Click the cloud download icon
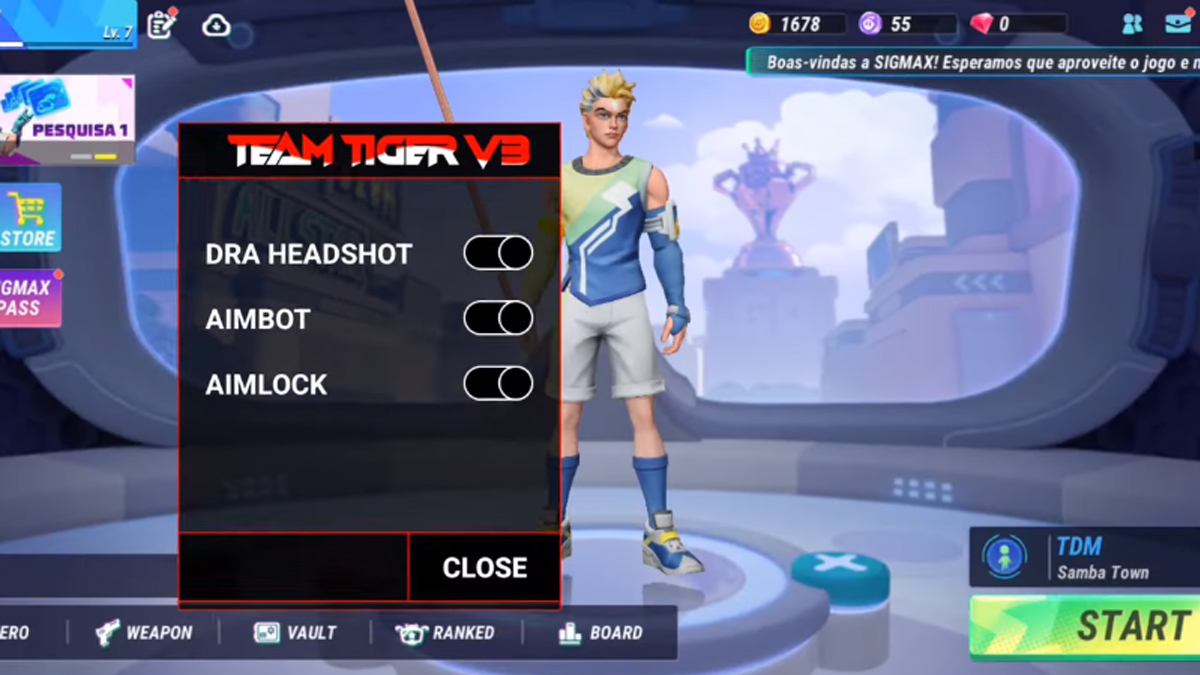 coord(216,25)
